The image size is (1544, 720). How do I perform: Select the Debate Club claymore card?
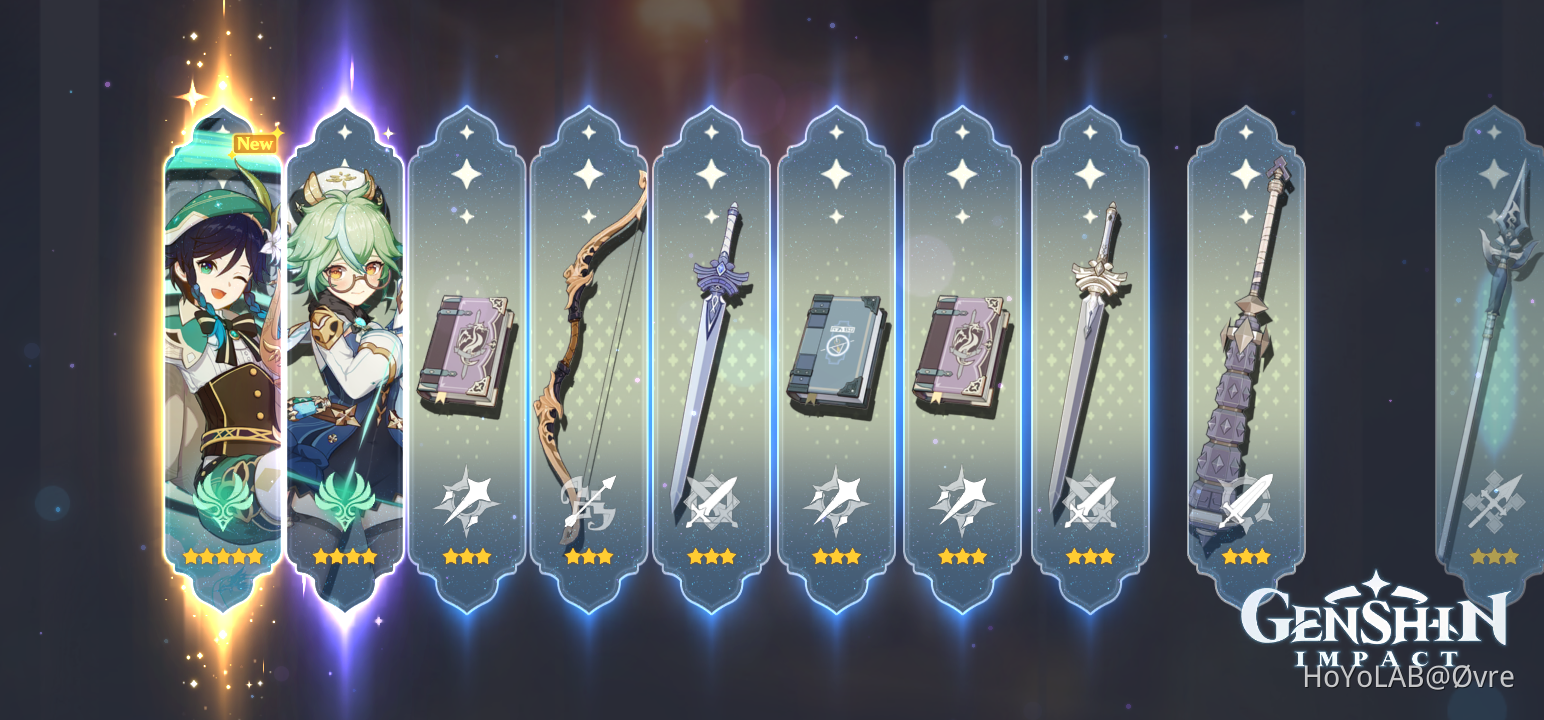(x=1242, y=350)
